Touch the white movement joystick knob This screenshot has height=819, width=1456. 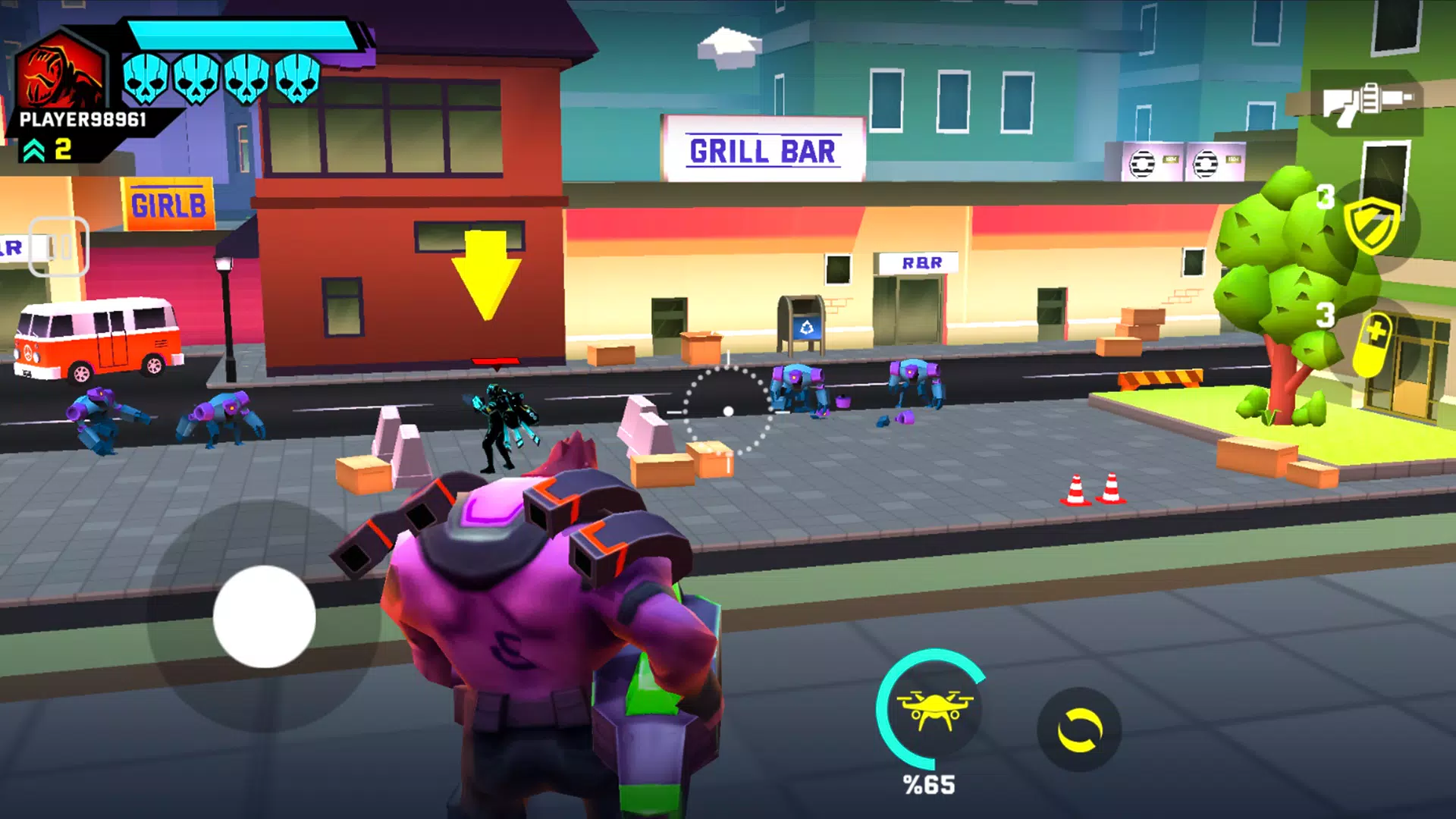264,617
